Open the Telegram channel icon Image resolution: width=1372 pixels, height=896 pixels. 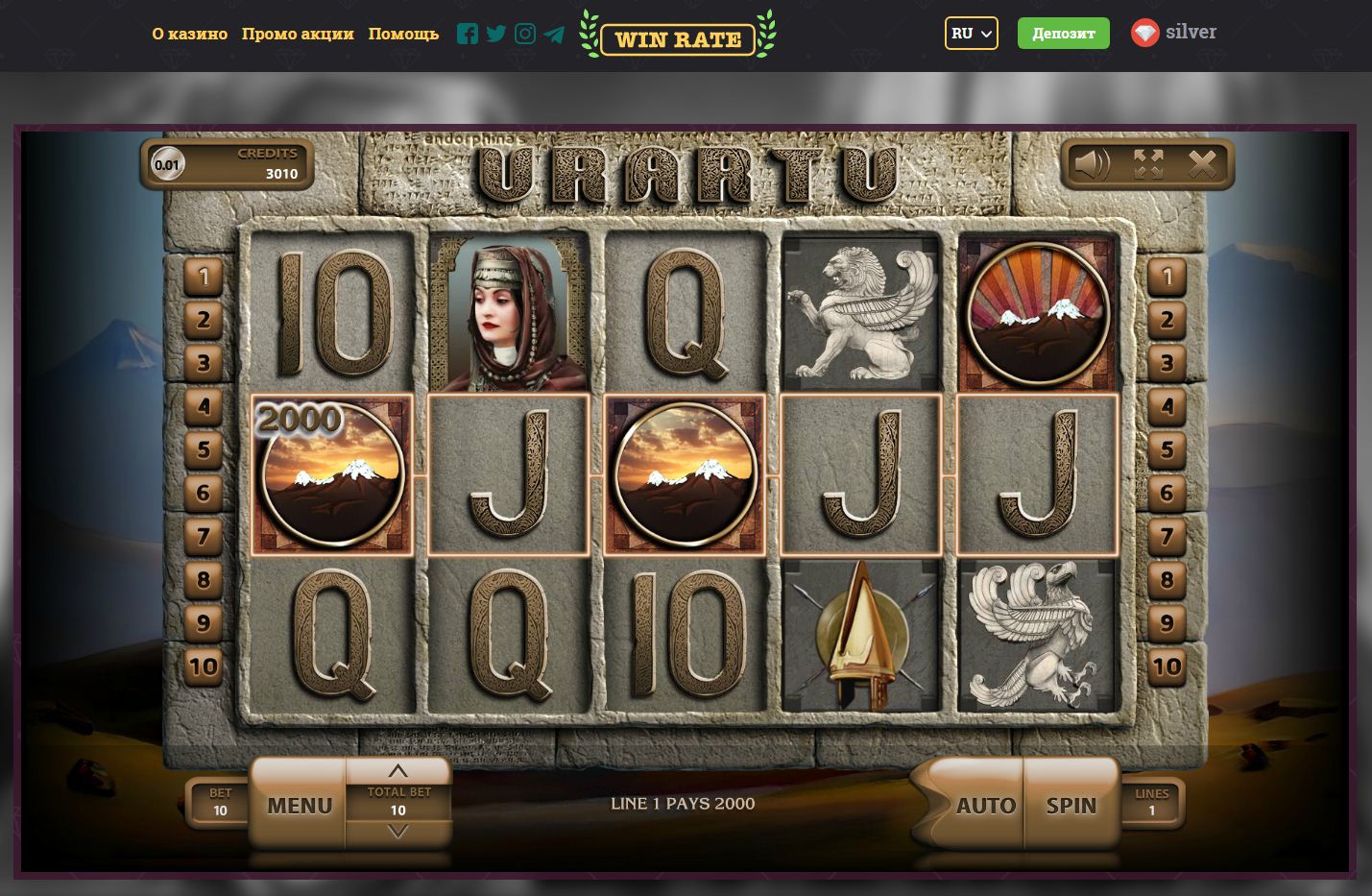coord(554,34)
